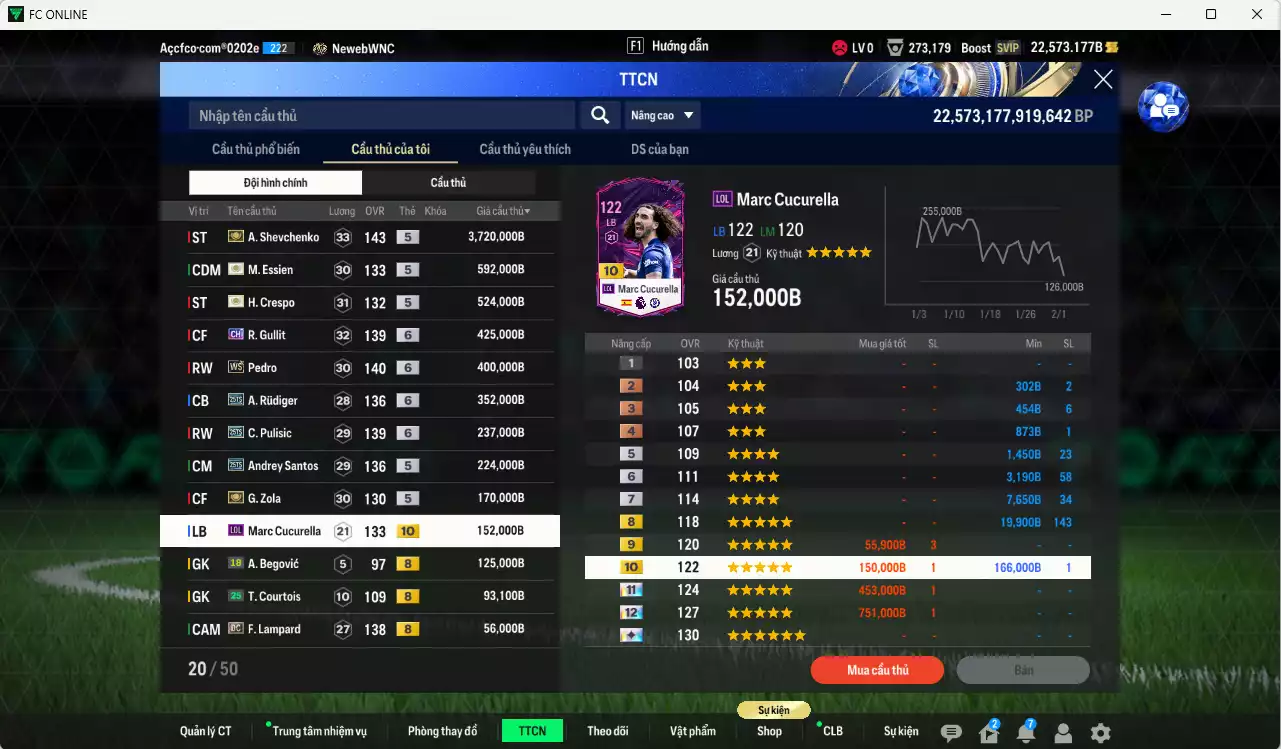This screenshot has width=1281, height=749.
Task: Choose the R. Gullit row
Action: [360, 335]
